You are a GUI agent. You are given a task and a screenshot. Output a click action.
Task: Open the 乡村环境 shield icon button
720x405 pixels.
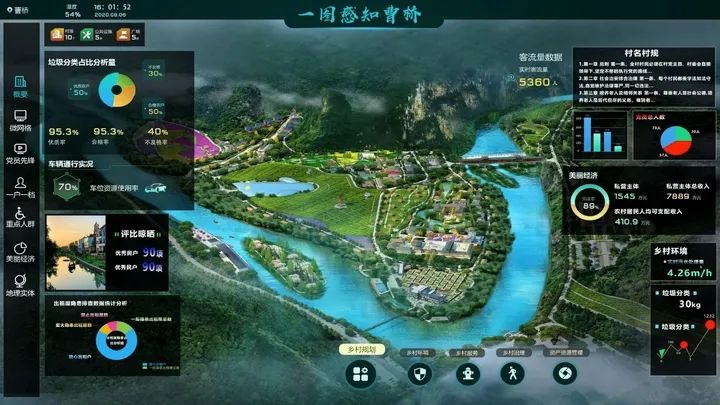pos(421,373)
